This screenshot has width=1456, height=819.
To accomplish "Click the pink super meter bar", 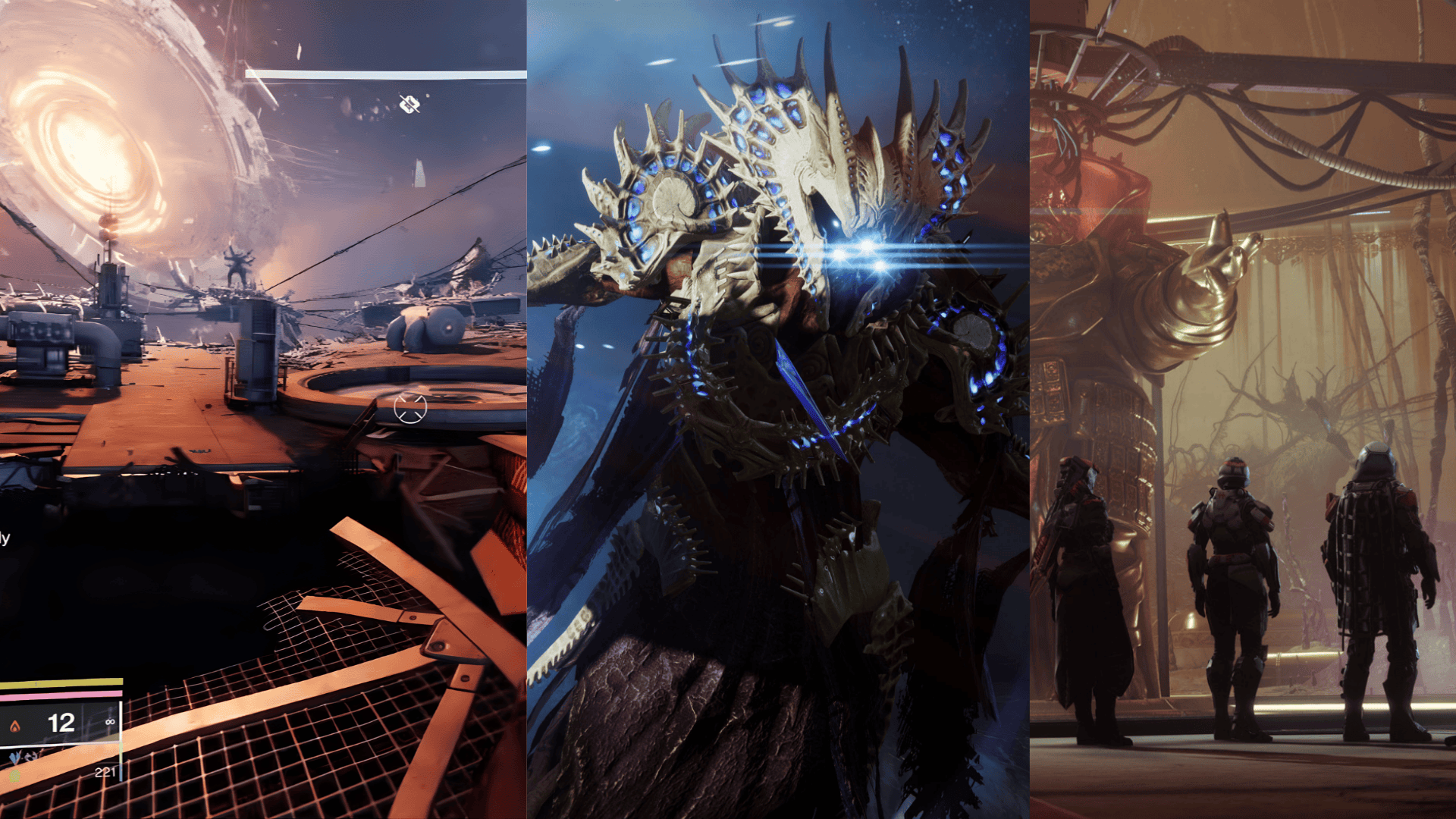I will (x=61, y=694).
